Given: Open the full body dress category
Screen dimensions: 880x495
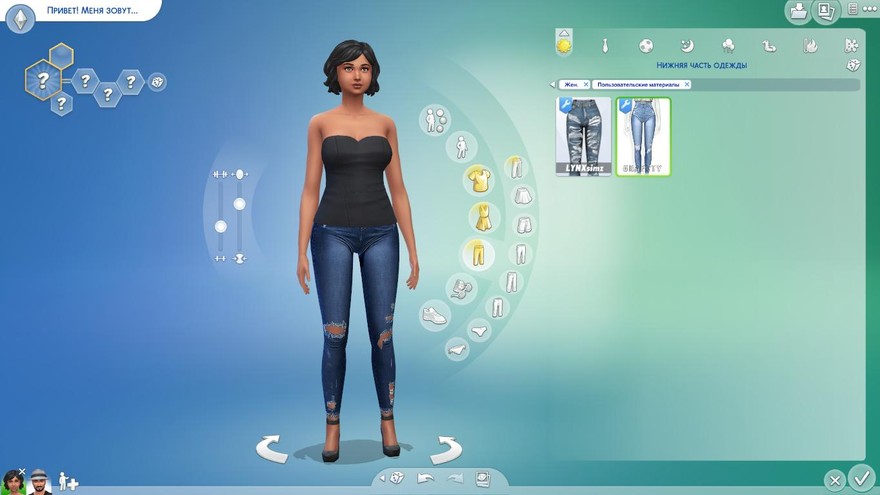Looking at the screenshot, I should 485,216.
